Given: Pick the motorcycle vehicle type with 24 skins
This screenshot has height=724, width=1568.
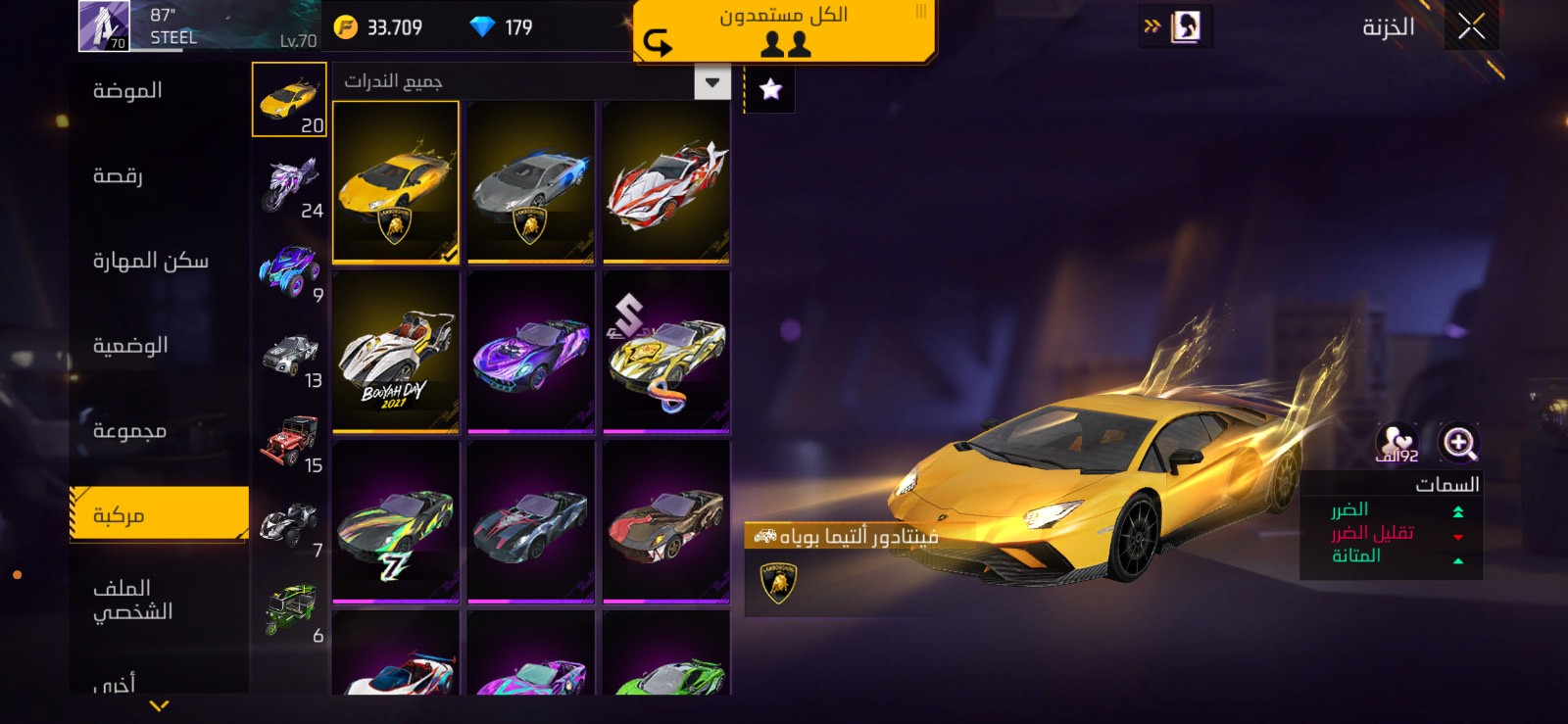Looking at the screenshot, I should (x=290, y=186).
